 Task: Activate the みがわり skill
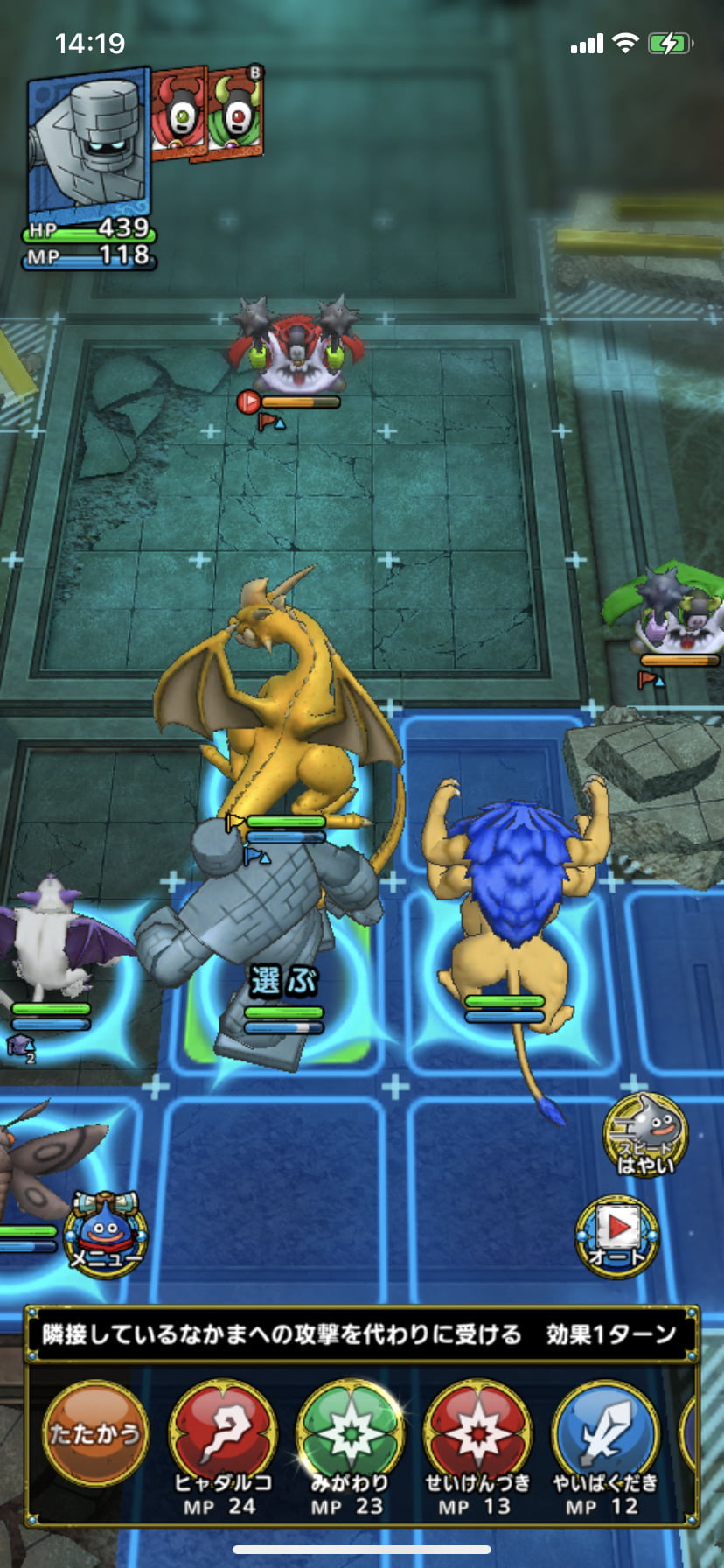point(350,1435)
